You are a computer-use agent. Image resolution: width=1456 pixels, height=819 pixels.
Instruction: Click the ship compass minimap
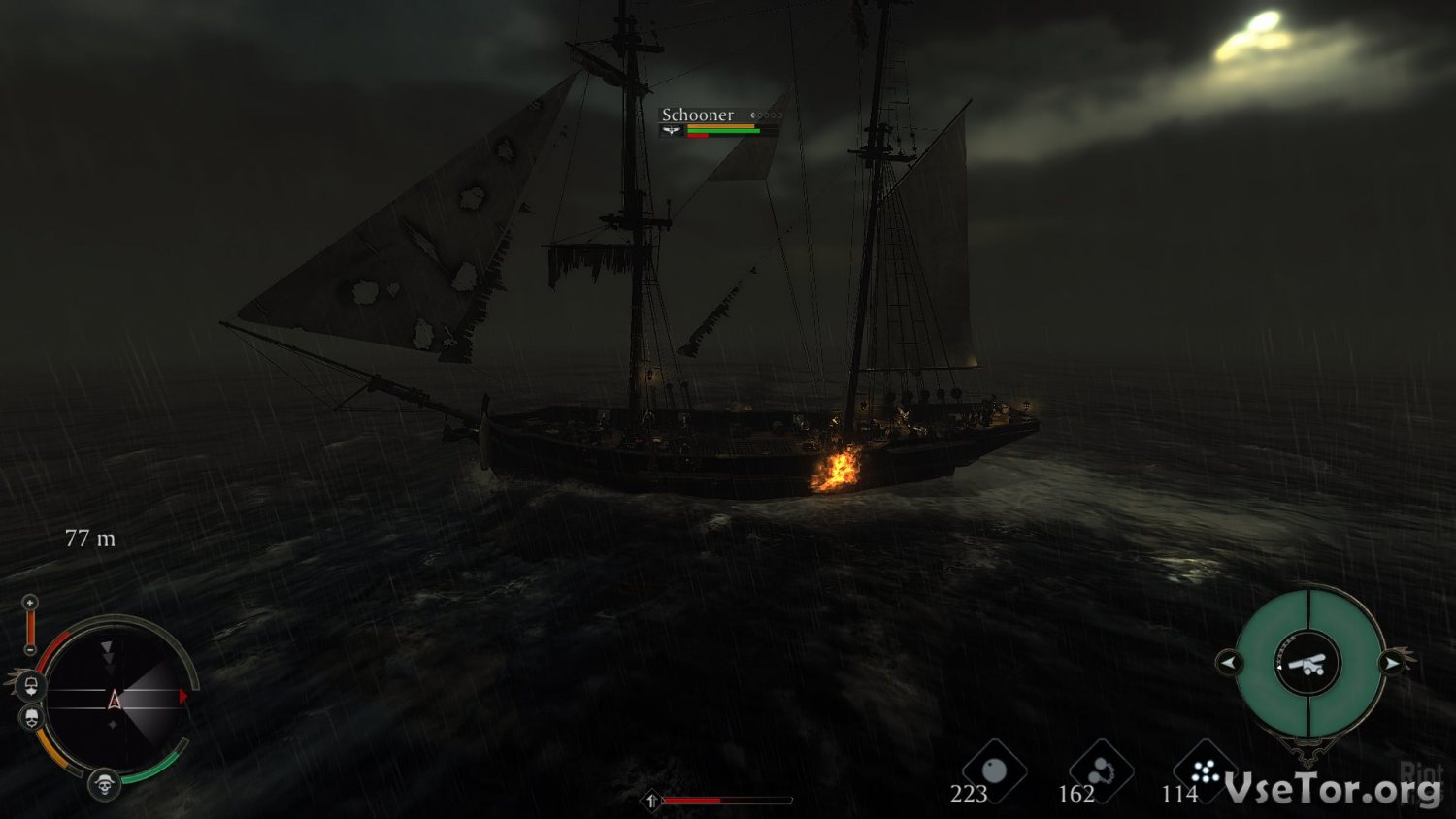[x=114, y=698]
